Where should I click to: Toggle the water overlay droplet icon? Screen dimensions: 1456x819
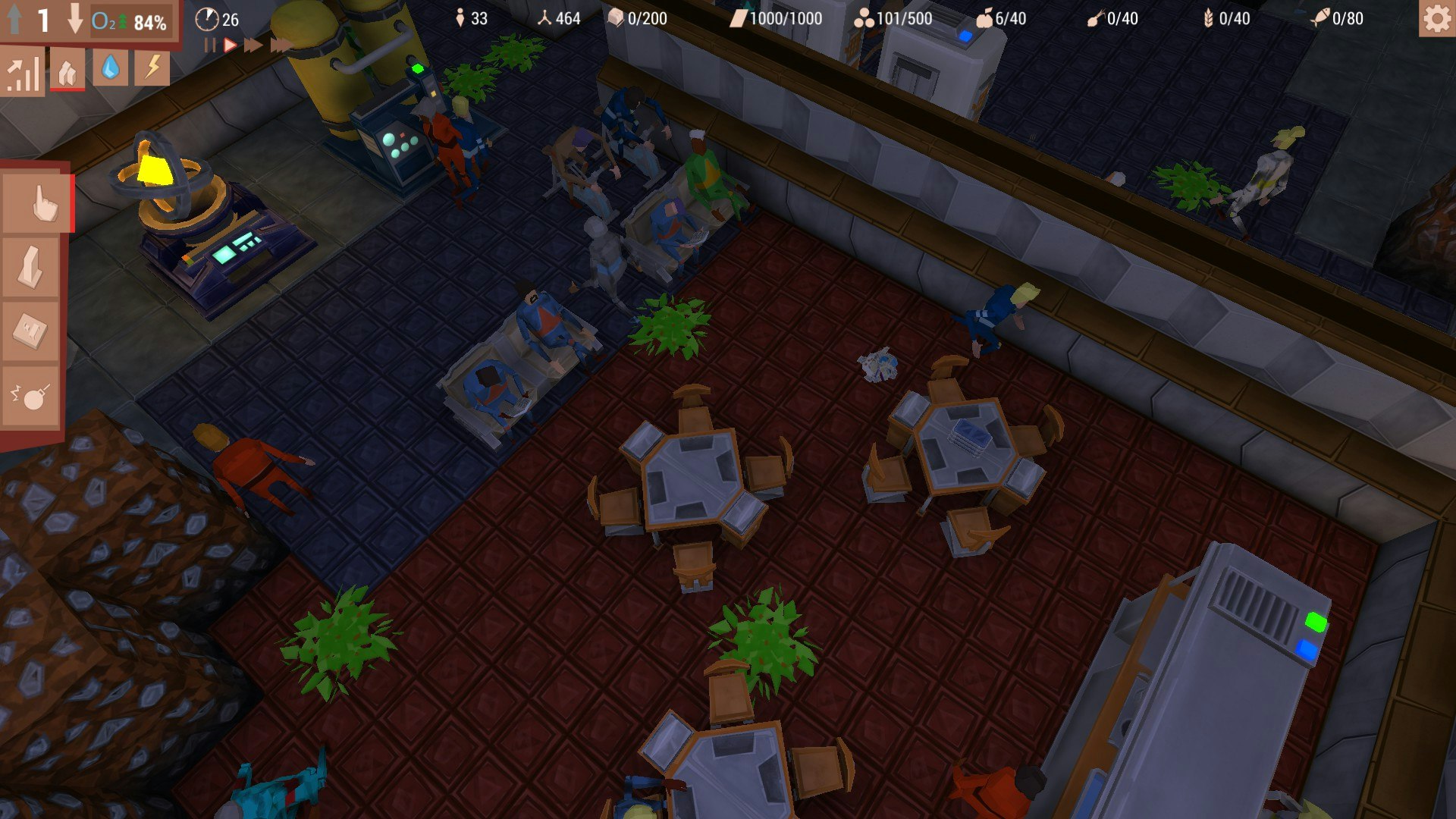pos(110,70)
